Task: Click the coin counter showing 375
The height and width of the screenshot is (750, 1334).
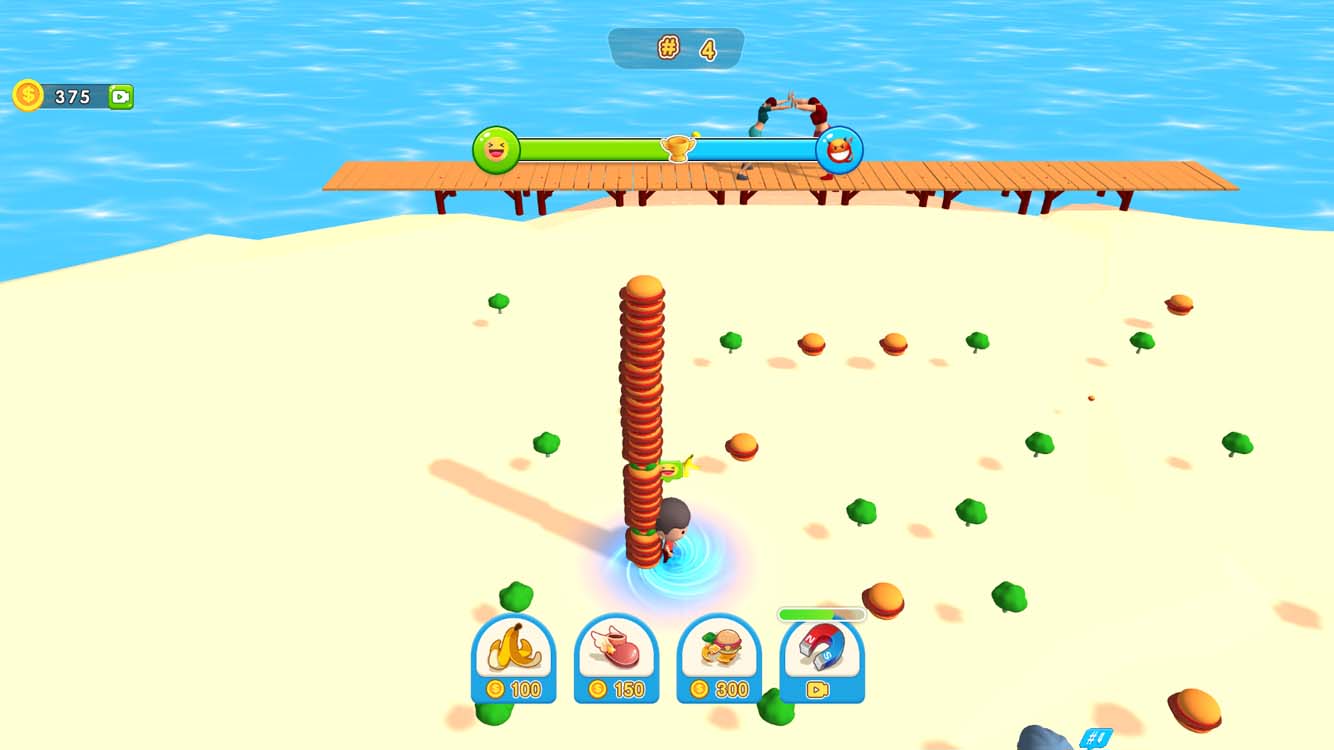Action: click(72, 96)
